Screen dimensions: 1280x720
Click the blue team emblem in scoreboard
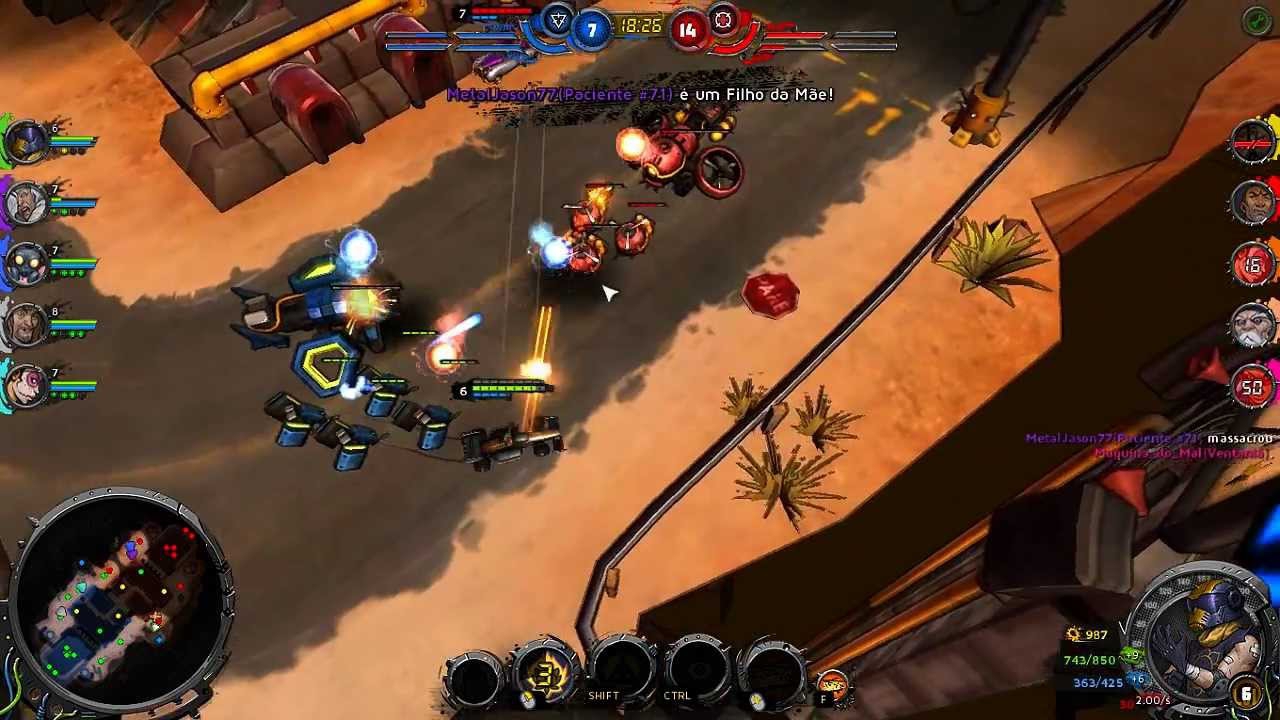point(559,22)
